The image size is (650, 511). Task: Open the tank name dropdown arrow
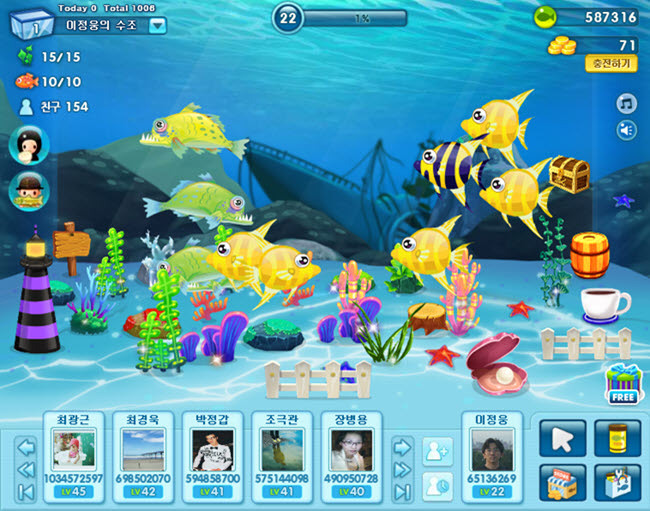157,26
